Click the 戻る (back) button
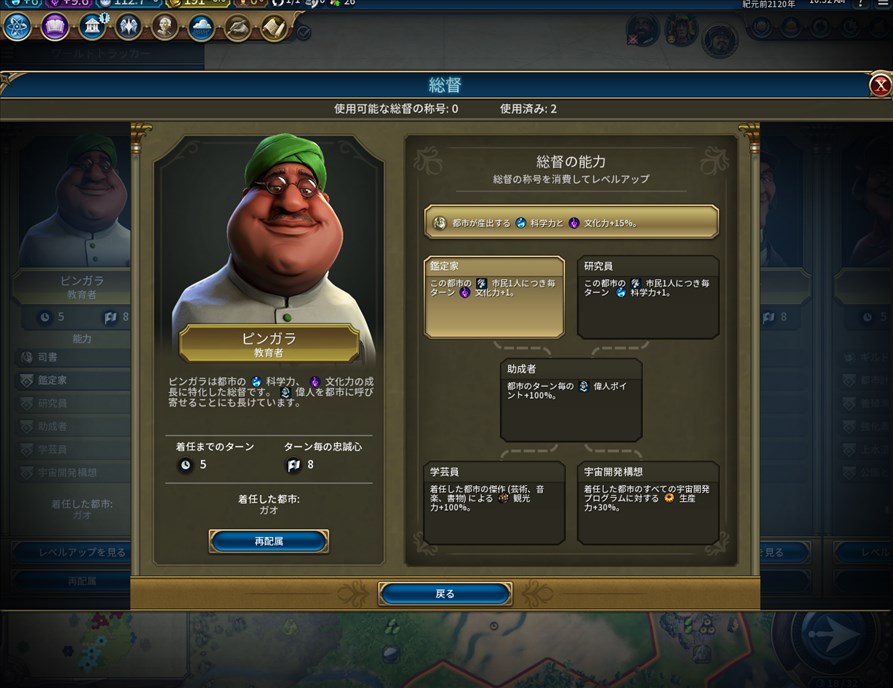Image resolution: width=893 pixels, height=688 pixels. (445, 594)
